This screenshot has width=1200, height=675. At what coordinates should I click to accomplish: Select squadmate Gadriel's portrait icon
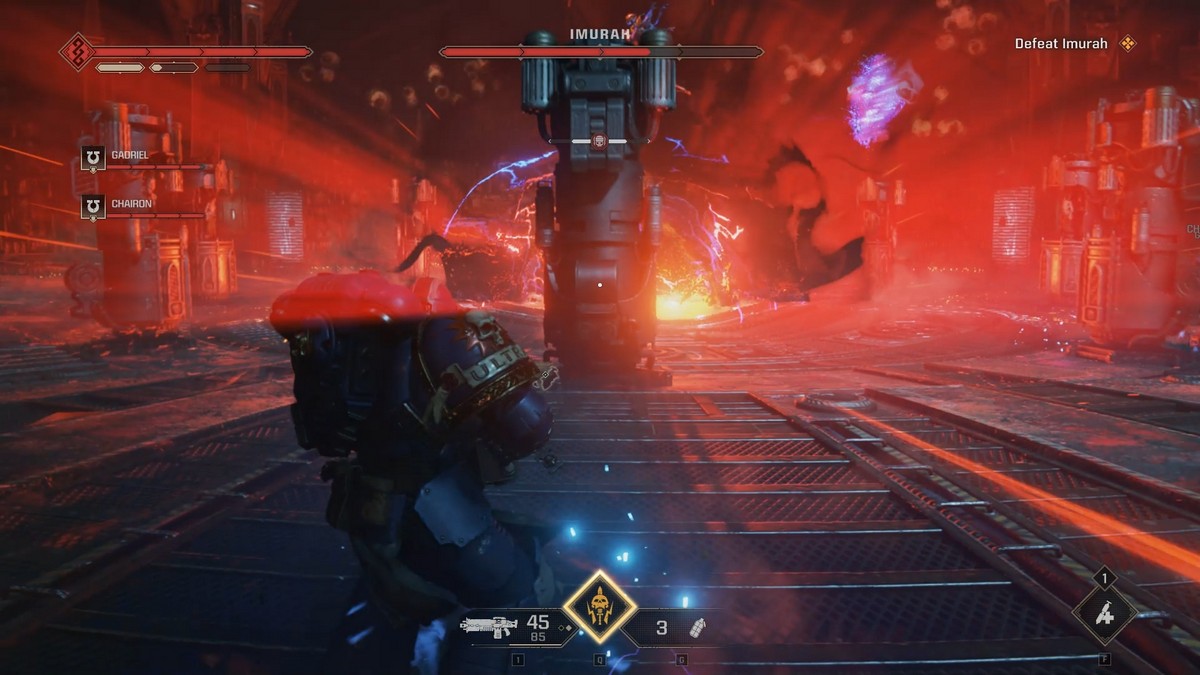[93, 158]
